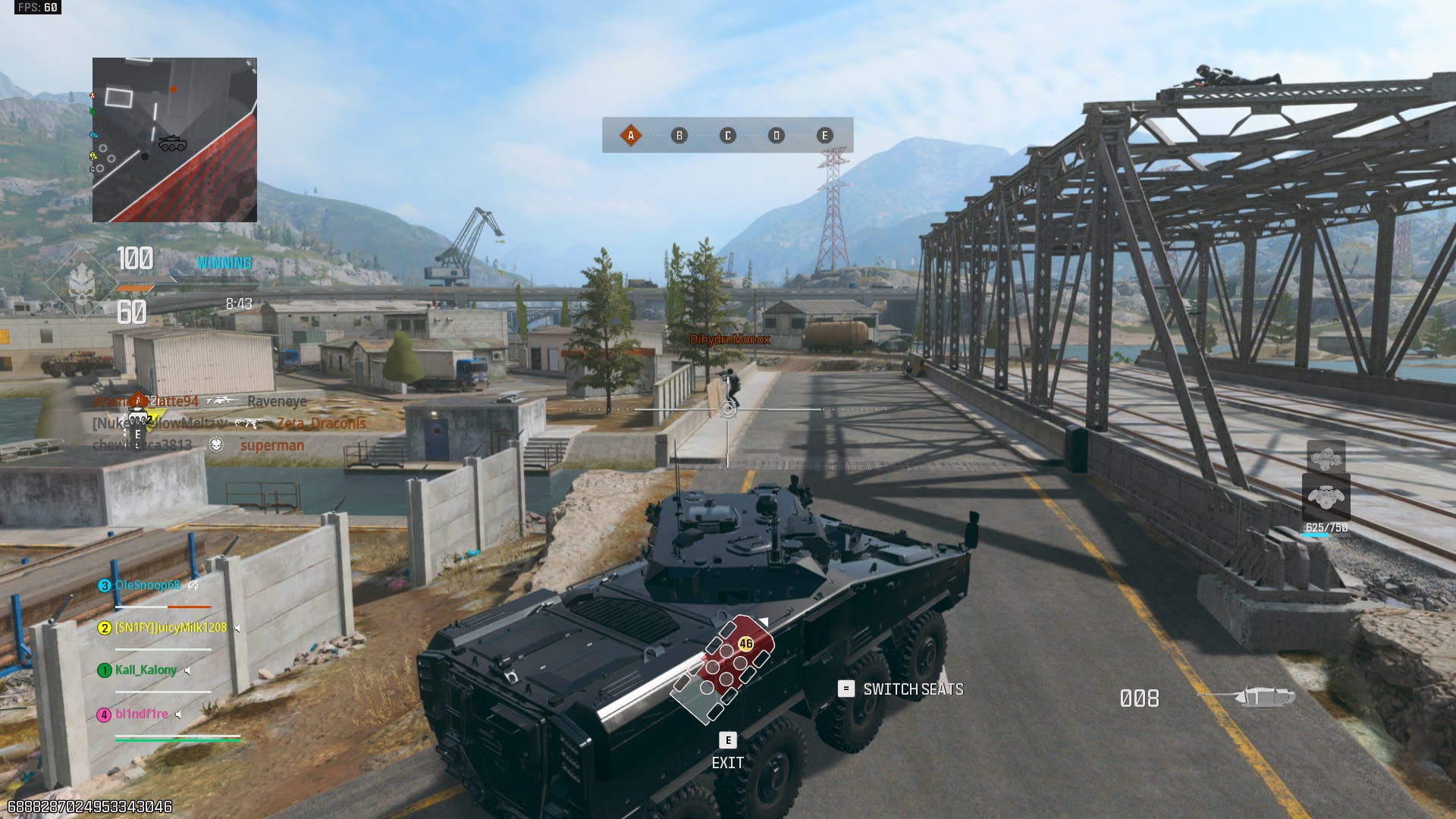1456x819 pixels.
Task: Click objective E marker
Action: [x=824, y=136]
